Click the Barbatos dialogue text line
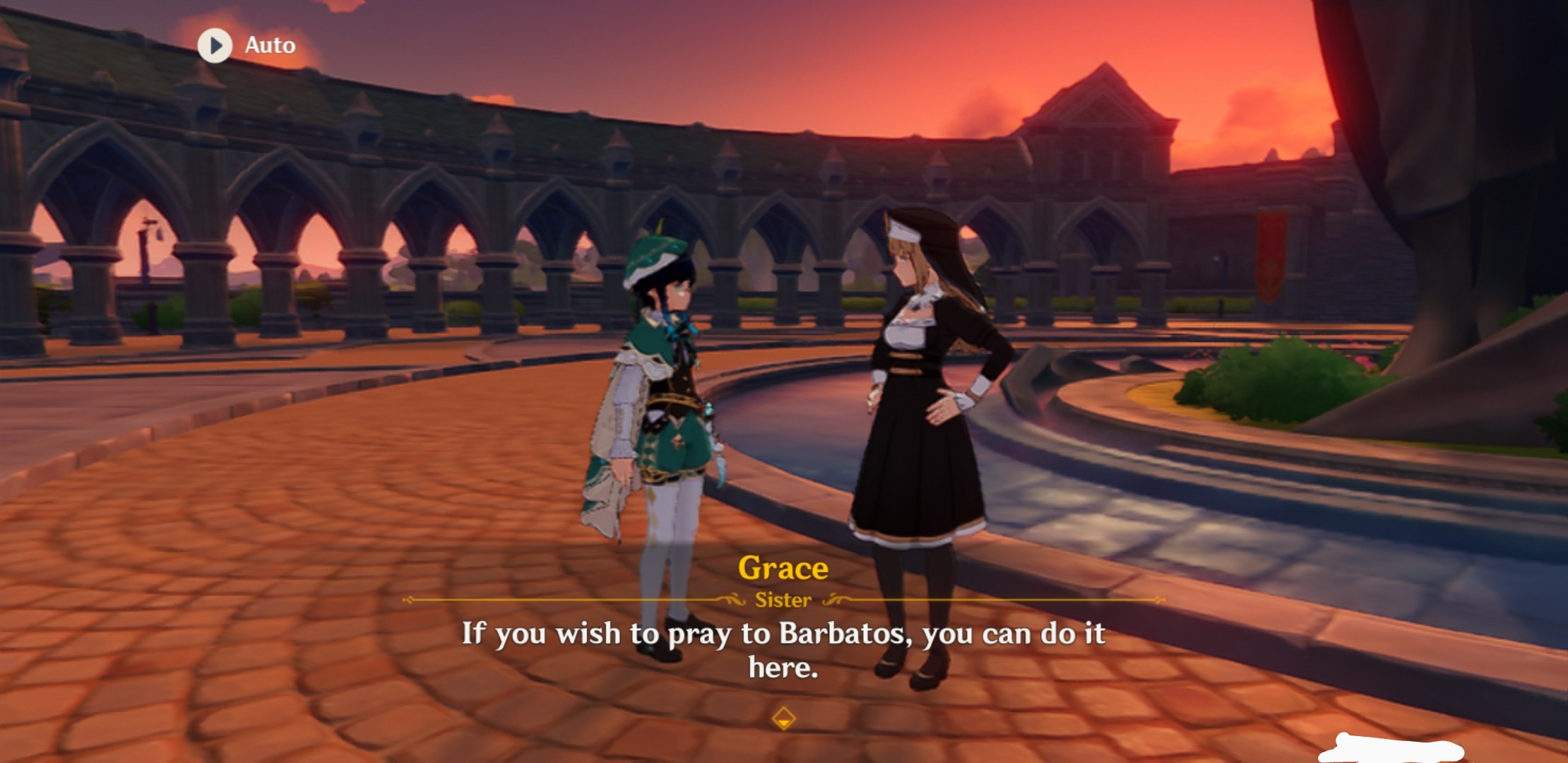 coord(784,634)
